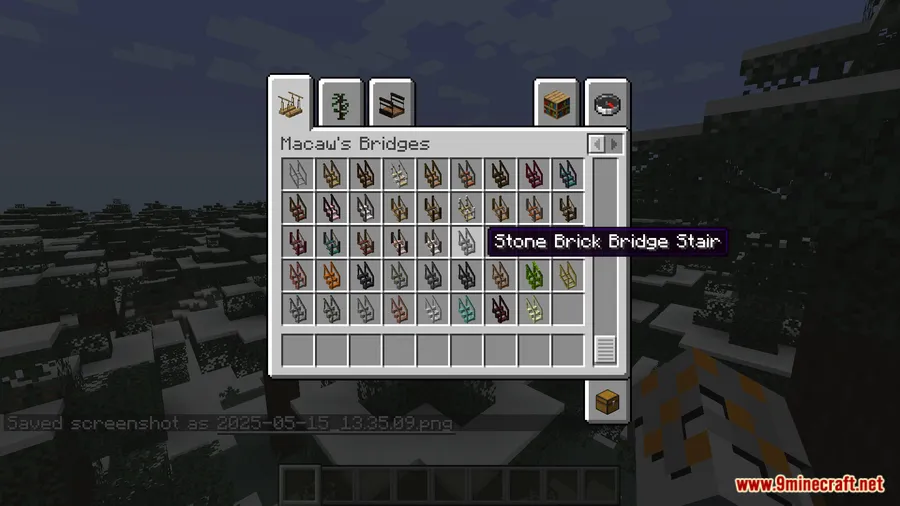
Task: Switch to the green plant creative tab
Action: (342, 103)
